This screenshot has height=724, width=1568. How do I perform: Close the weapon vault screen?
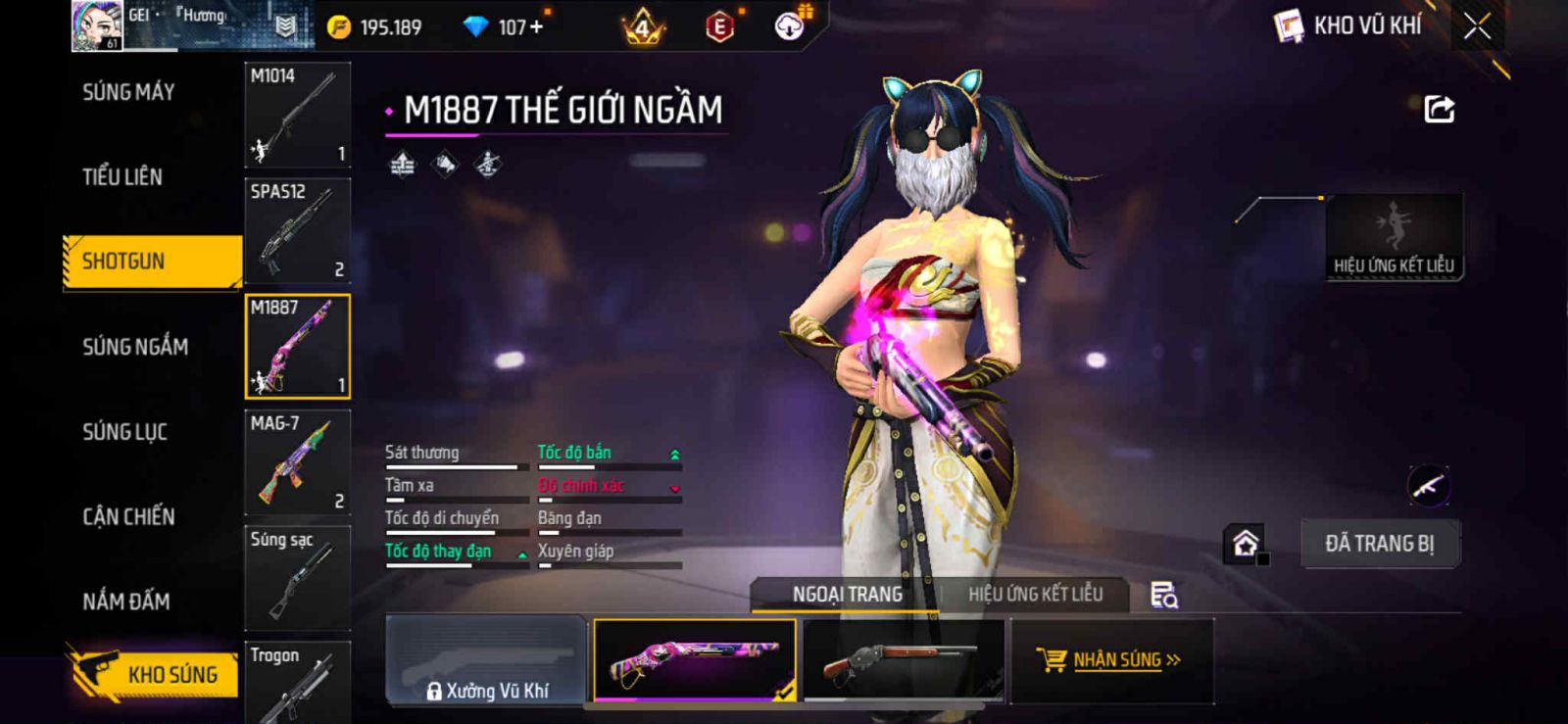click(1477, 26)
